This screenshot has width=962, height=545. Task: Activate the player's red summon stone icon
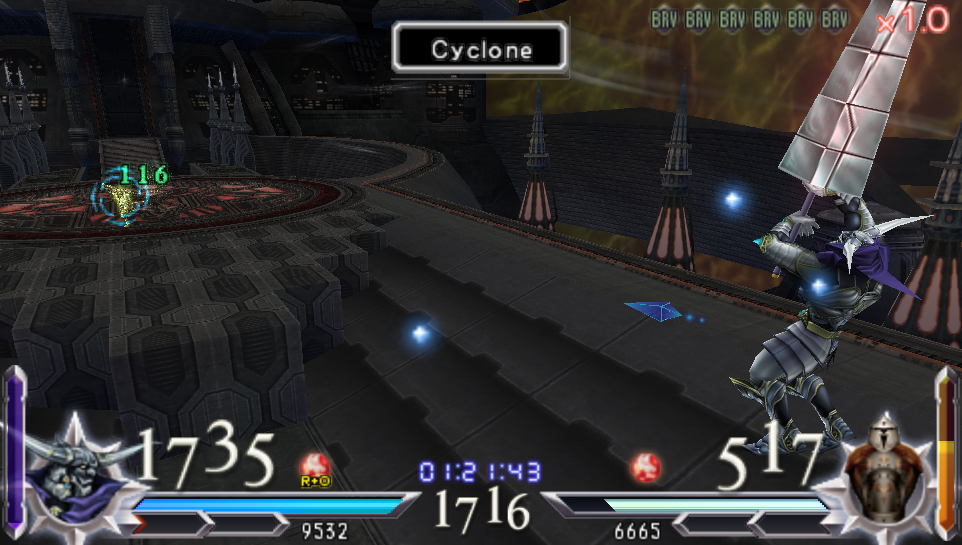pos(315,468)
